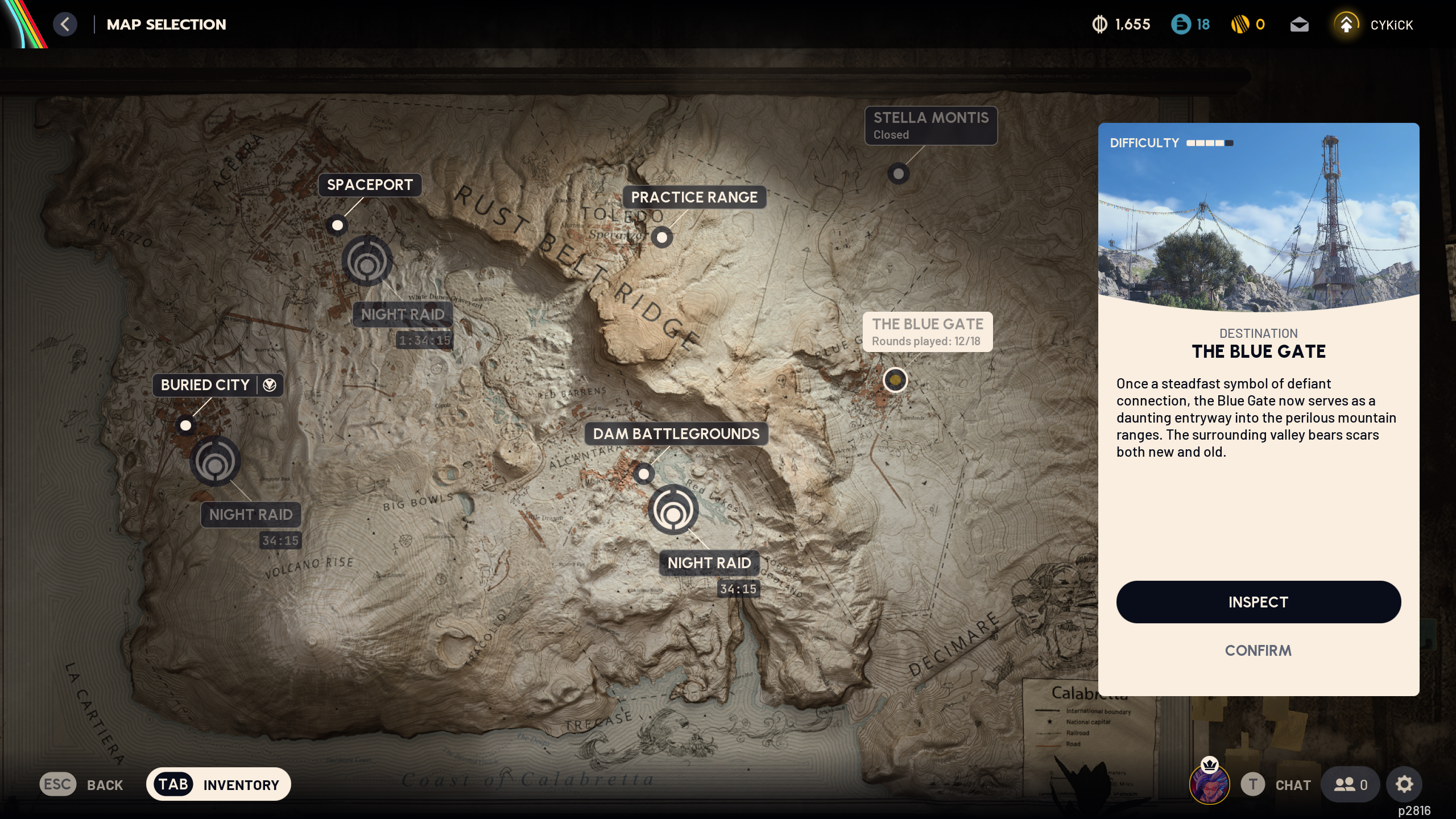The image size is (1456, 819).
Task: Click the party members icon showing 0
Action: [1349, 784]
